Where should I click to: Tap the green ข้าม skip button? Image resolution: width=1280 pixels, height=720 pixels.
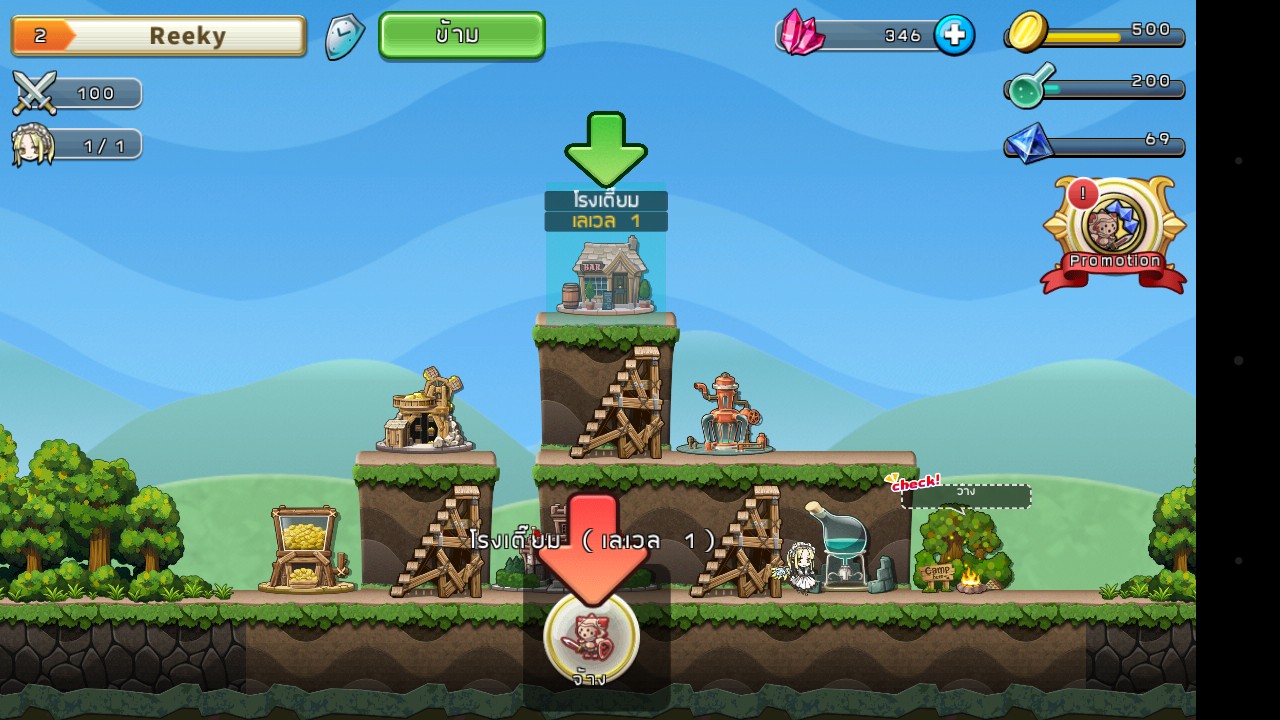(x=462, y=35)
